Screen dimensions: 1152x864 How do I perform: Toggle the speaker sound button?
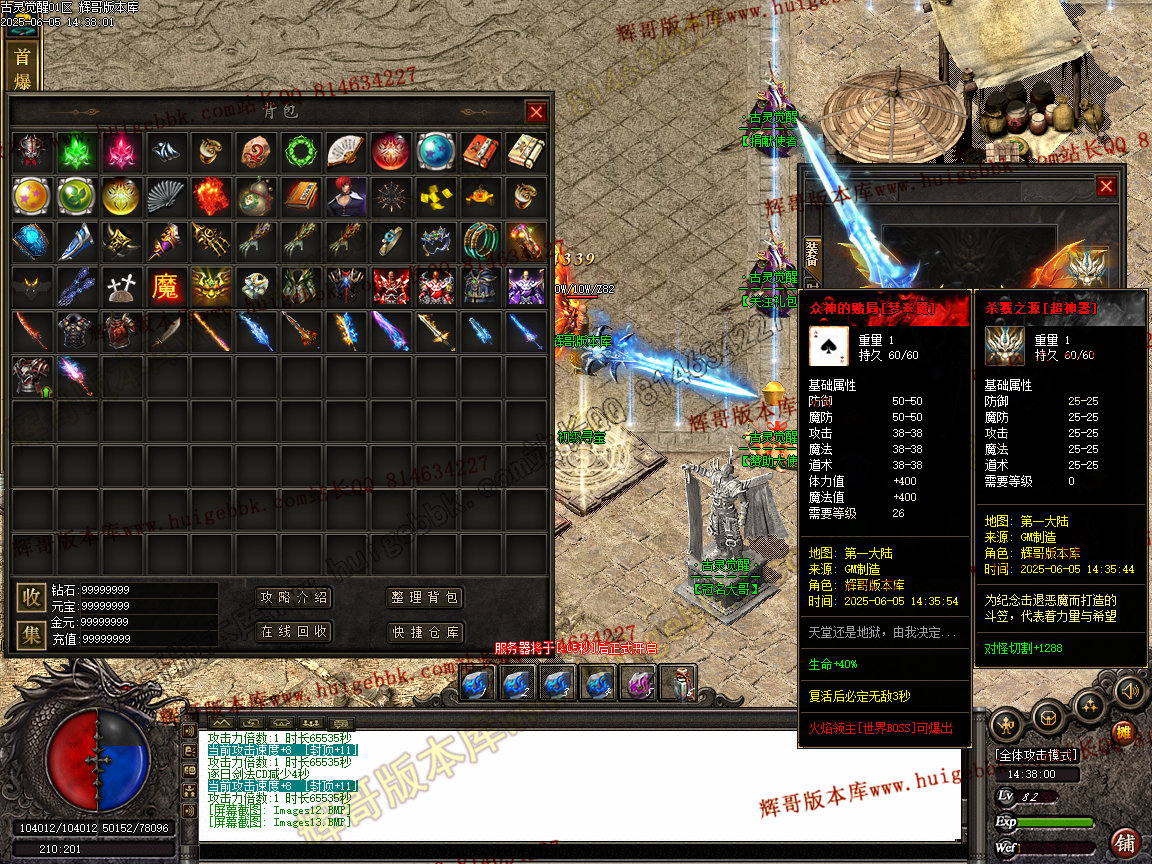tap(1130, 690)
